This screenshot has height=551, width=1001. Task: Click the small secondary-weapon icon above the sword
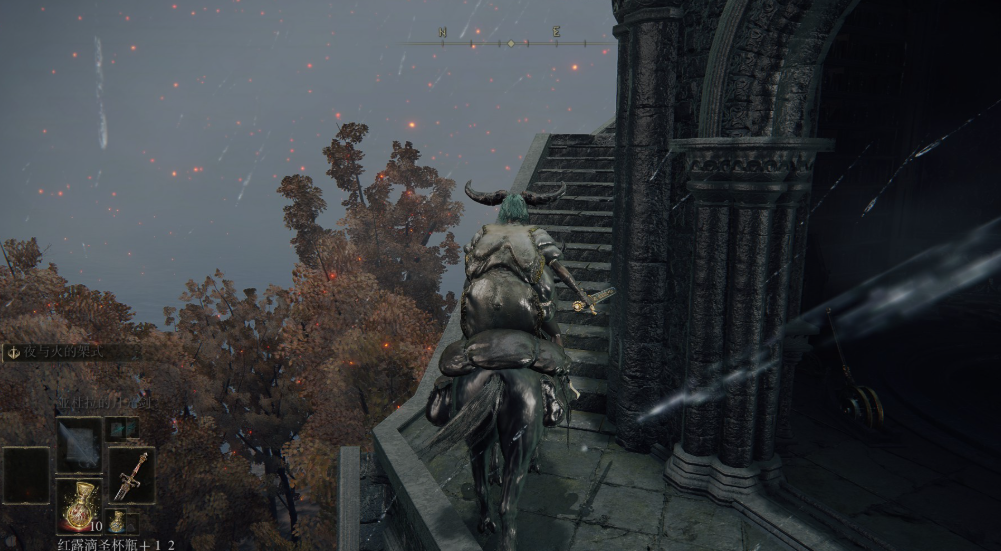click(122, 428)
